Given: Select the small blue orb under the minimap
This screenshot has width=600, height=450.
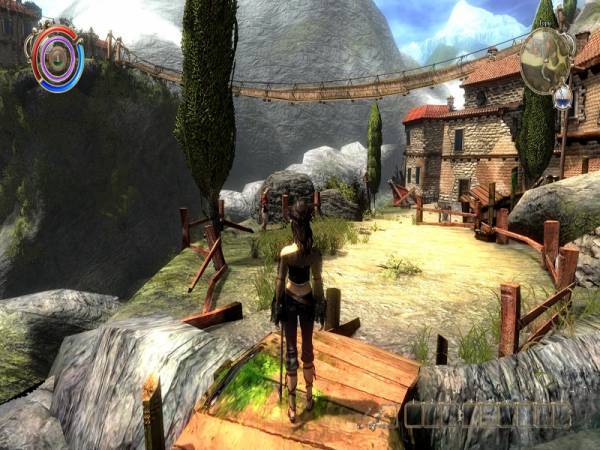Looking at the screenshot, I should [562, 97].
